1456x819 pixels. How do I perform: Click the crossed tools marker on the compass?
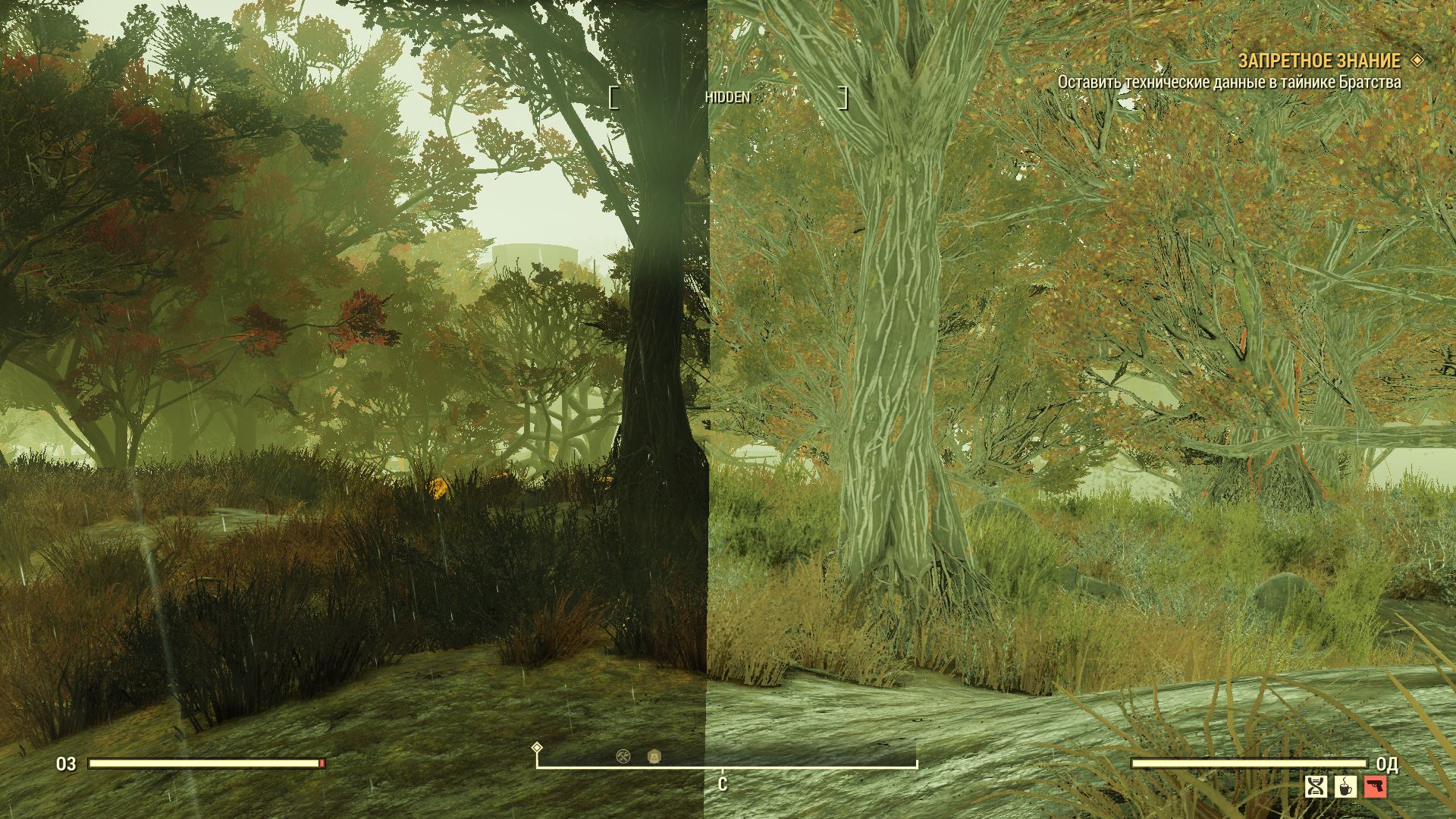coord(623,756)
